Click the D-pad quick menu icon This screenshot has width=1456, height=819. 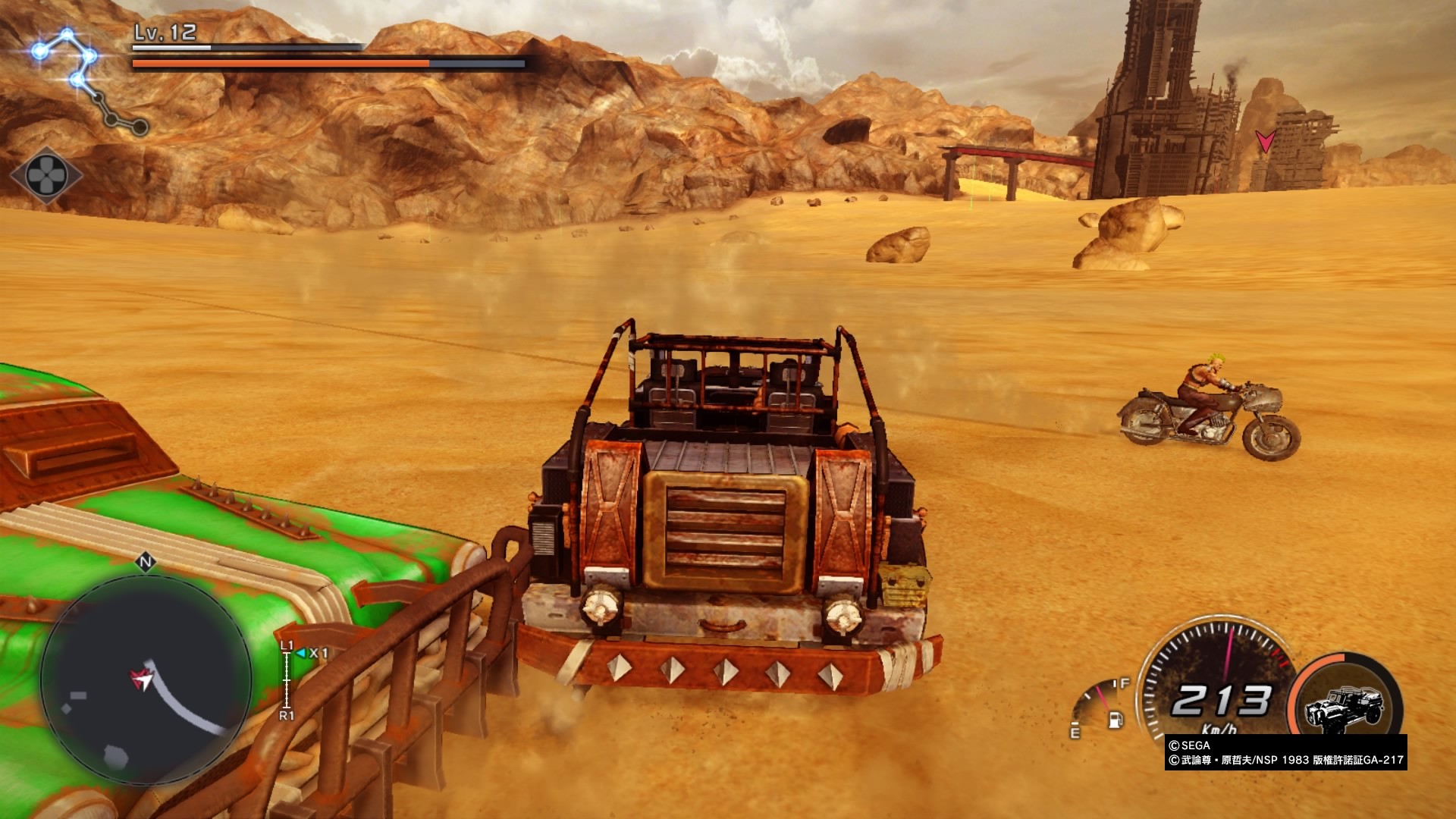click(45, 176)
